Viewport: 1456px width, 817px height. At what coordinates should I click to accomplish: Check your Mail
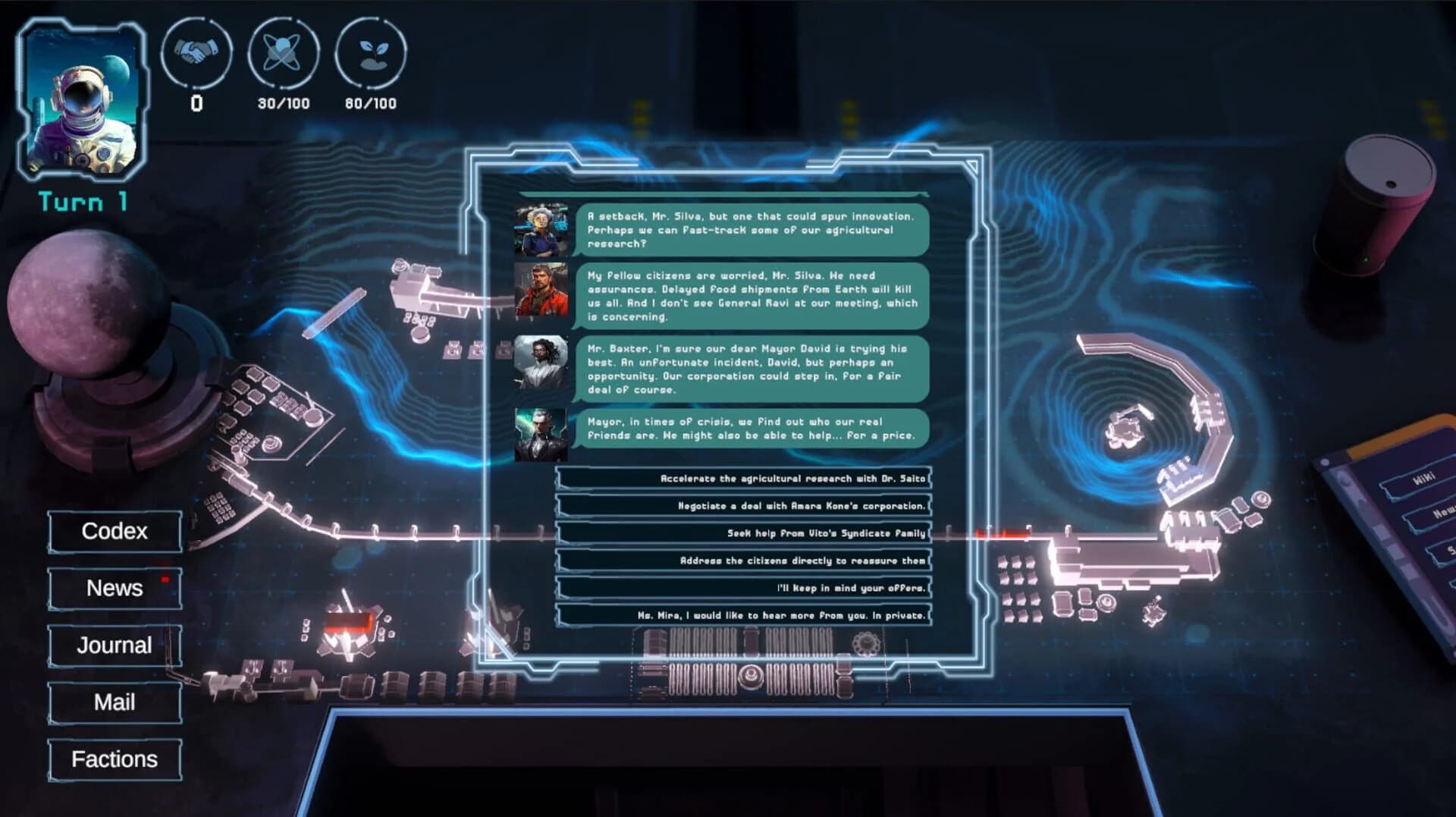tap(113, 702)
